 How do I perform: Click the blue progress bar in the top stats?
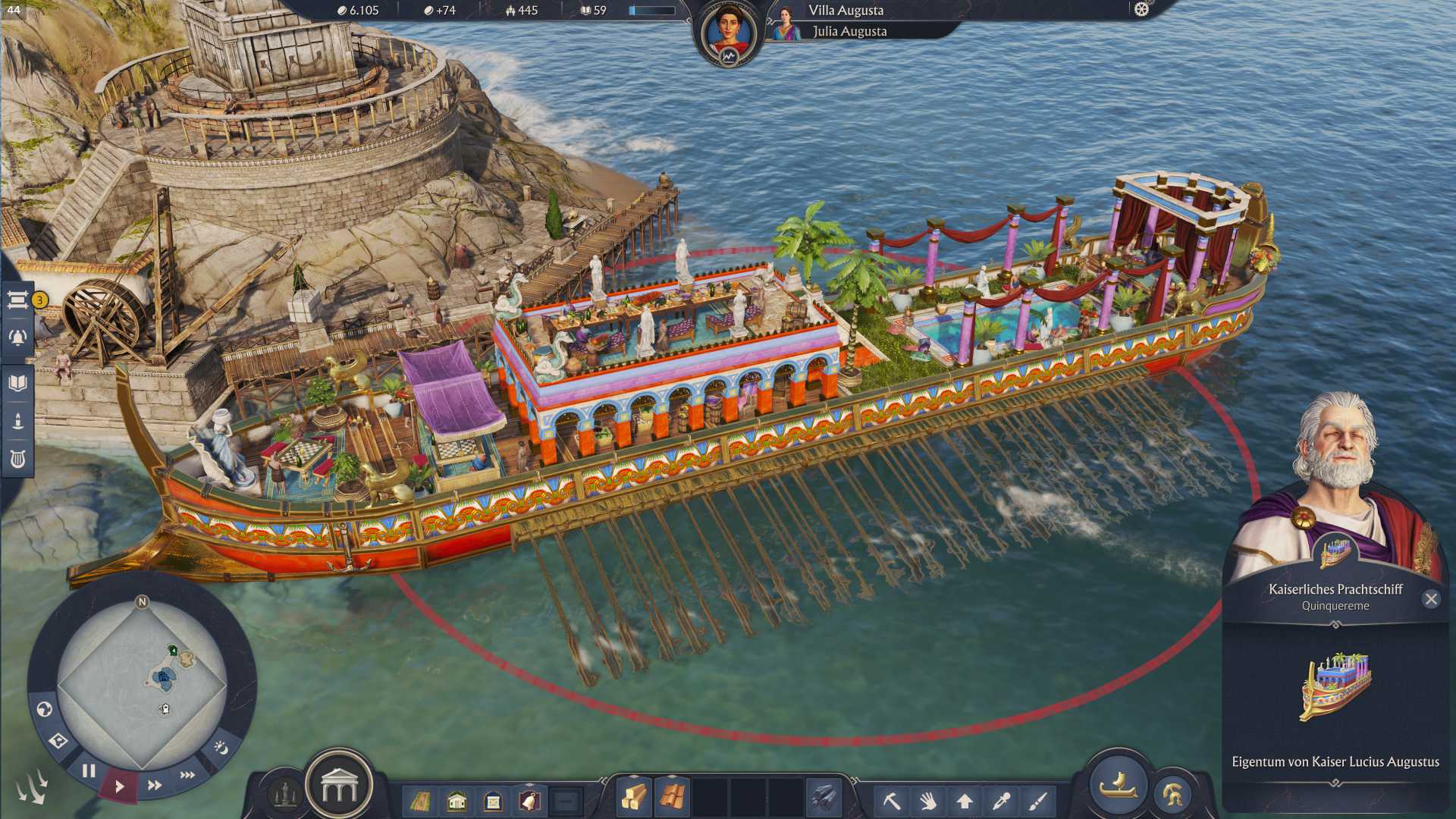tap(652, 11)
